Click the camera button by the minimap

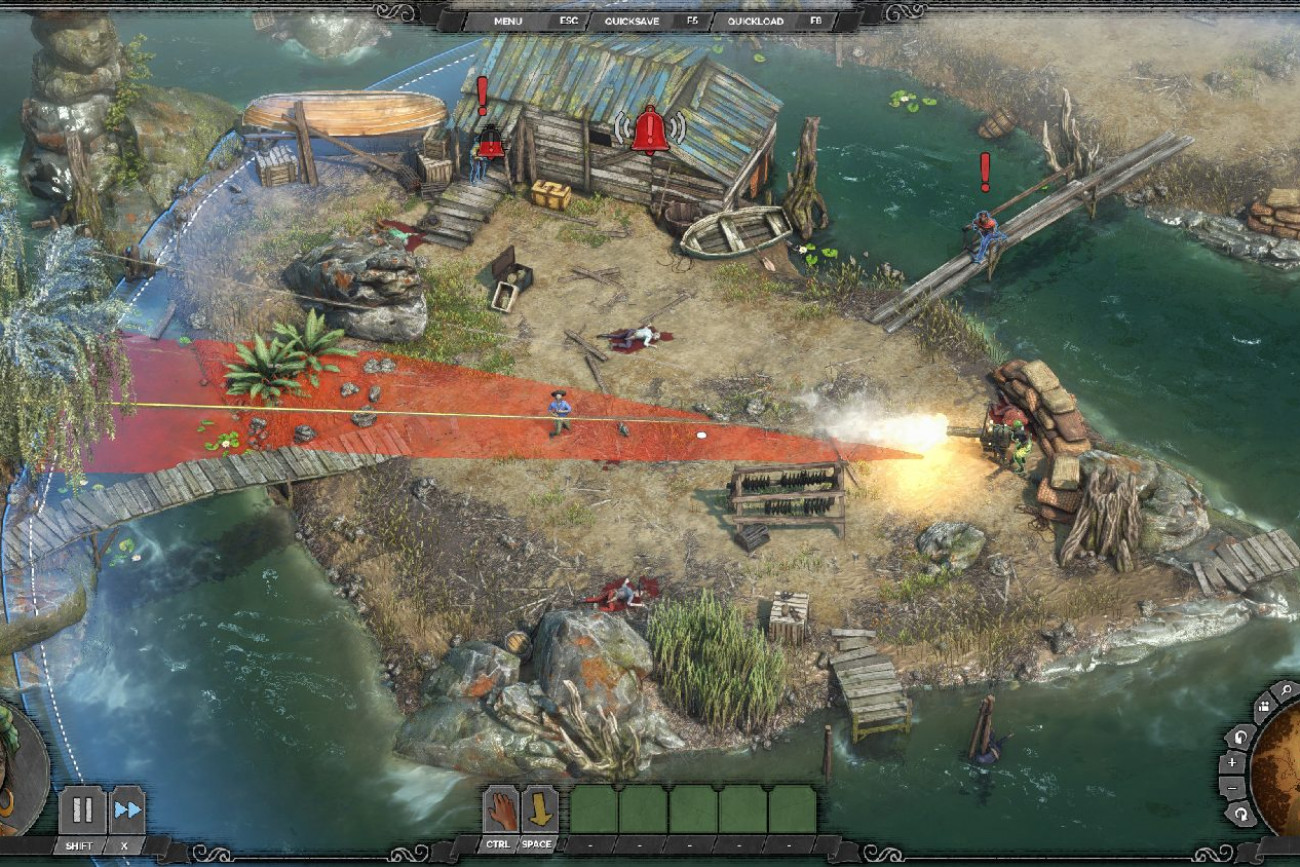[x=1264, y=707]
